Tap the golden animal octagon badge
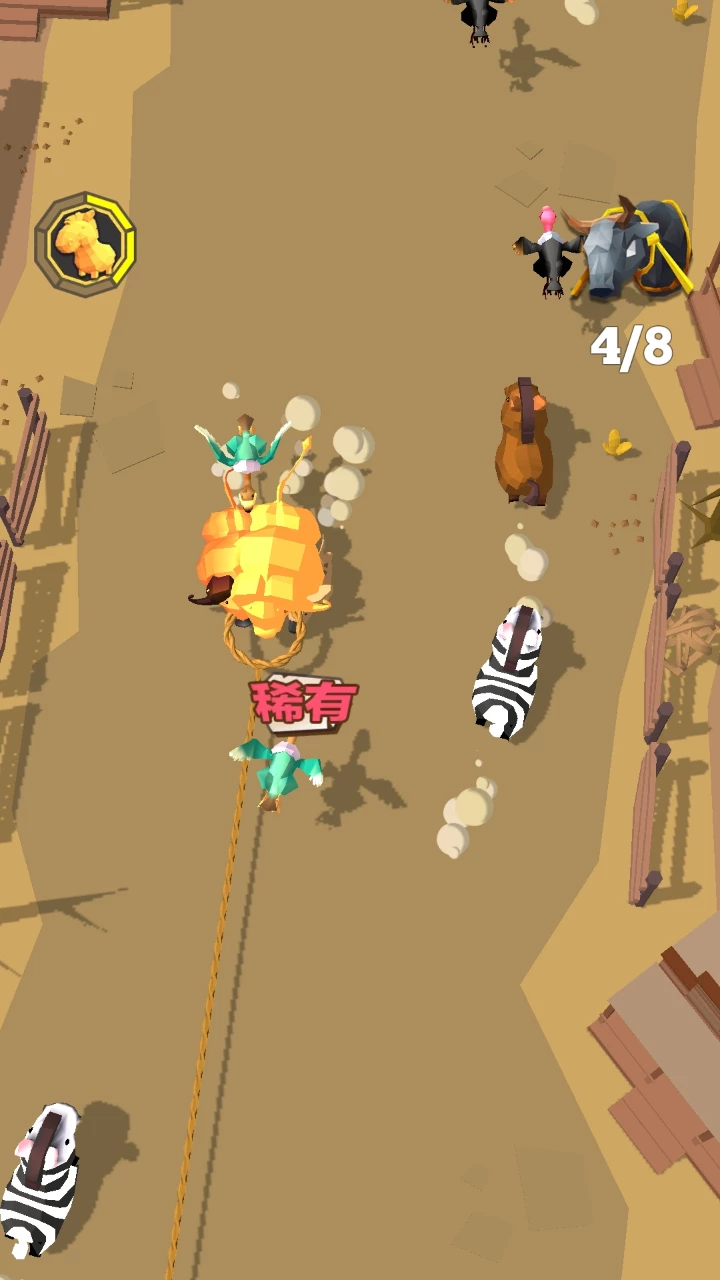Screen dimensions: 720x1280 click(85, 244)
